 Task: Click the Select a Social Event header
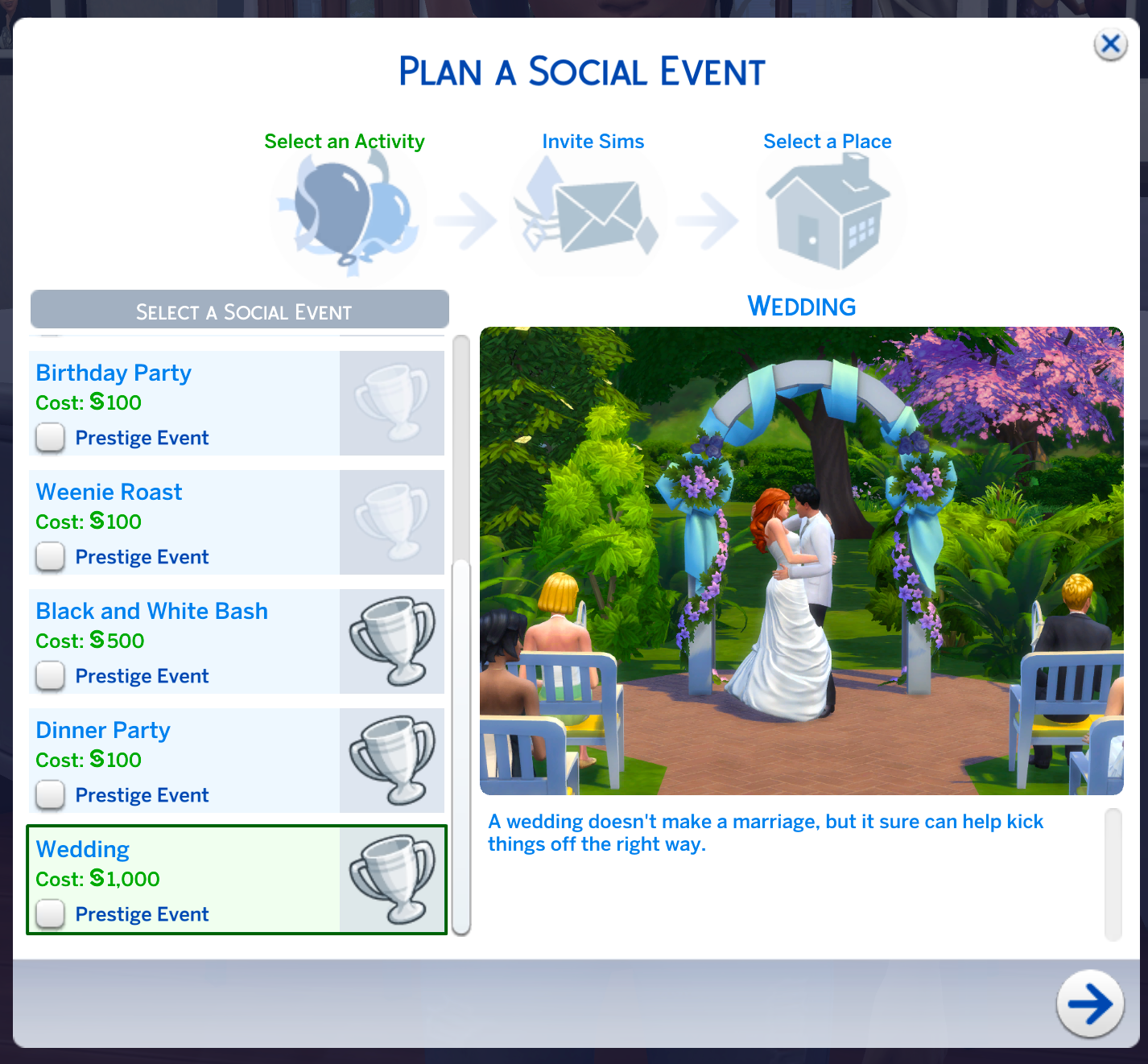[x=239, y=311]
